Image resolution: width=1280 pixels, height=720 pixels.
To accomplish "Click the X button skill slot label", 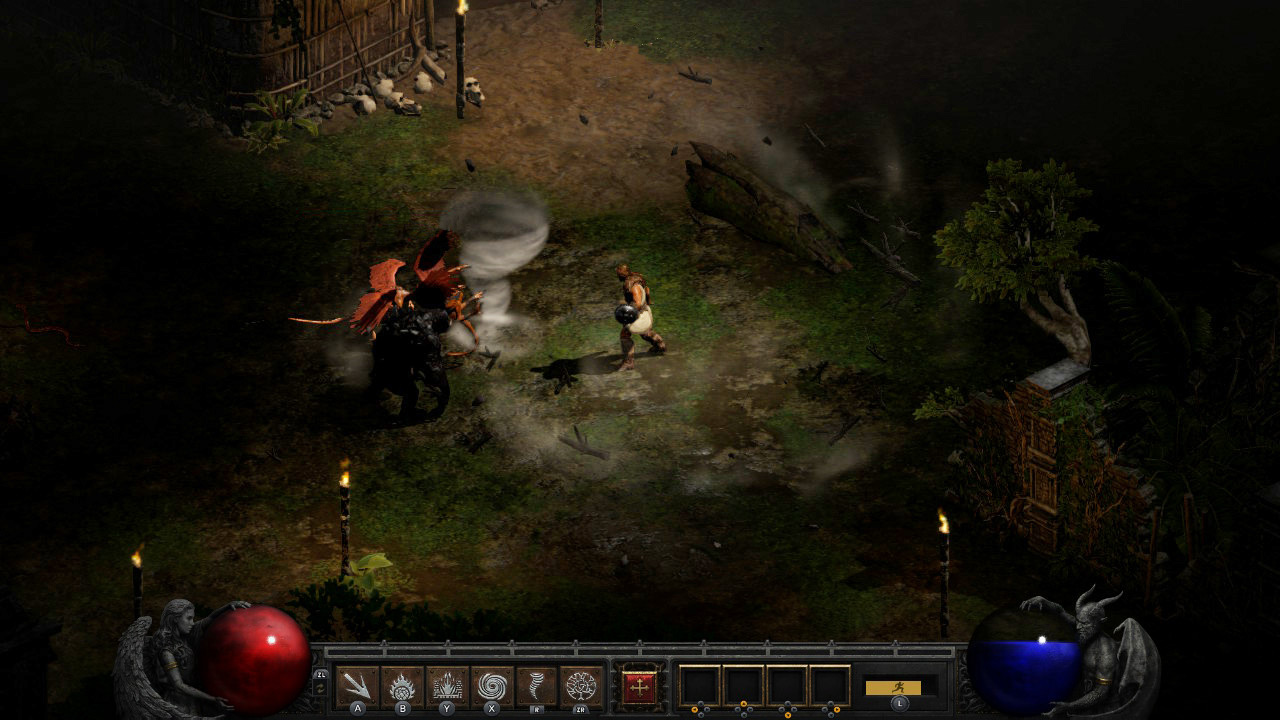I will point(489,708).
